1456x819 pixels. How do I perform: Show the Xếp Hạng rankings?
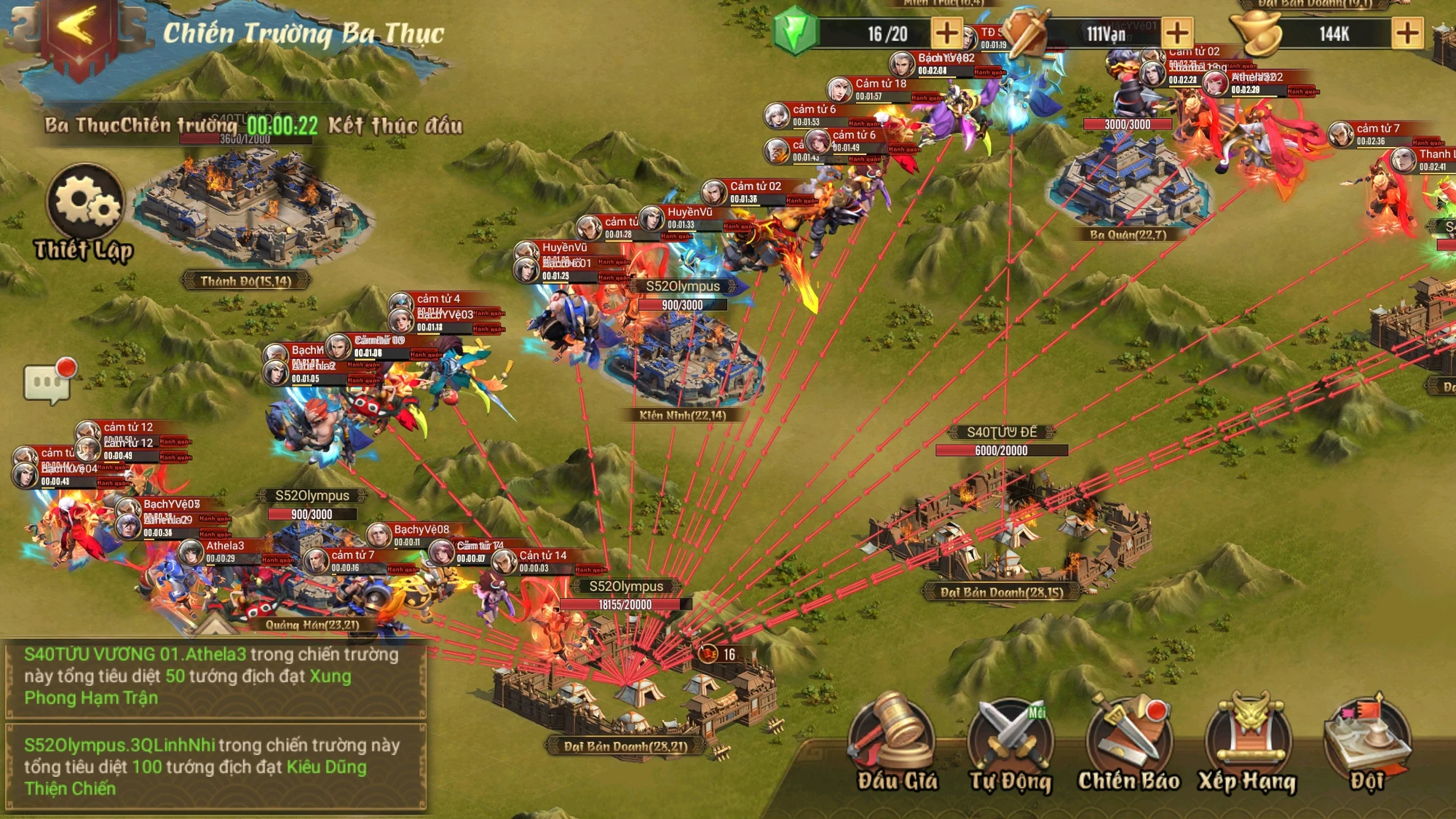point(1247,741)
